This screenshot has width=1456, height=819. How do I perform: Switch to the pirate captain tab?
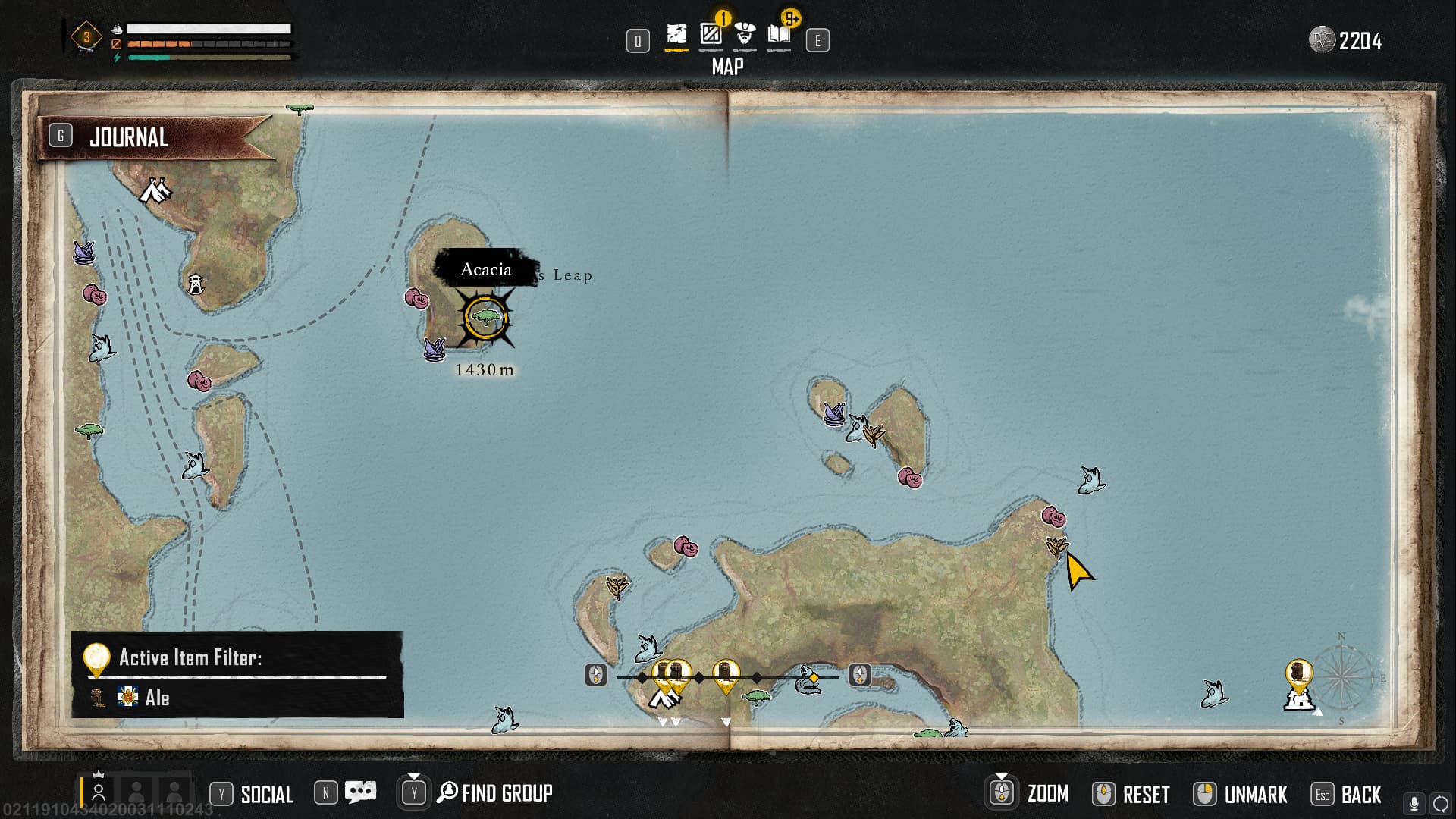pyautogui.click(x=745, y=35)
